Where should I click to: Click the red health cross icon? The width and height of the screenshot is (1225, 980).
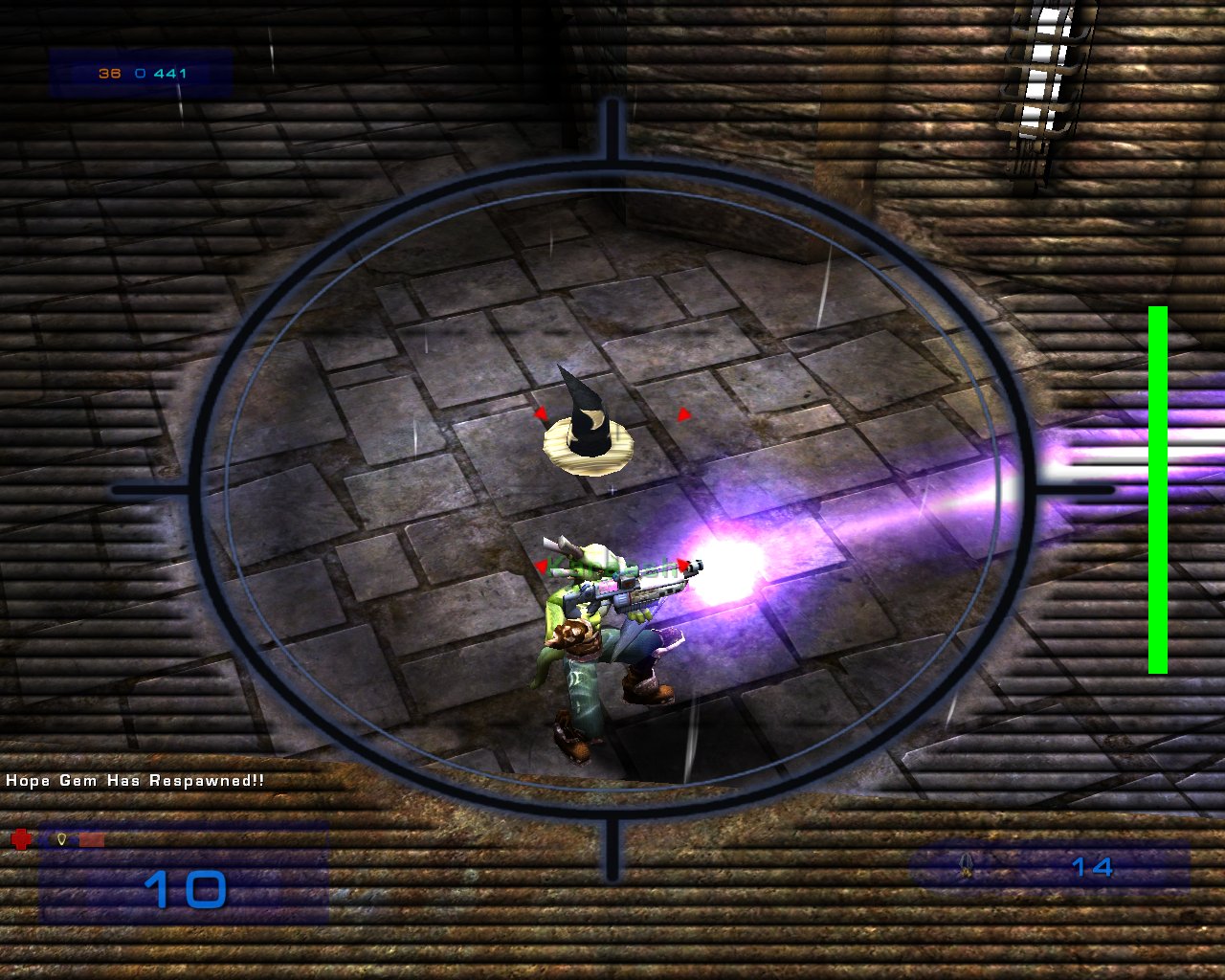coord(20,838)
